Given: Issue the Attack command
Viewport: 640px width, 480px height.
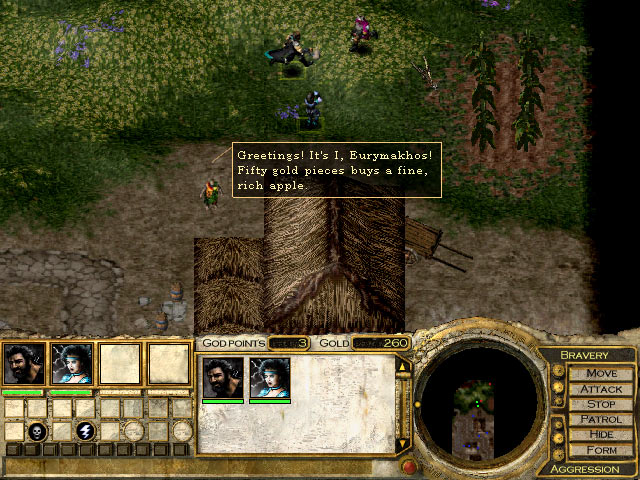Looking at the screenshot, I should point(602,389).
